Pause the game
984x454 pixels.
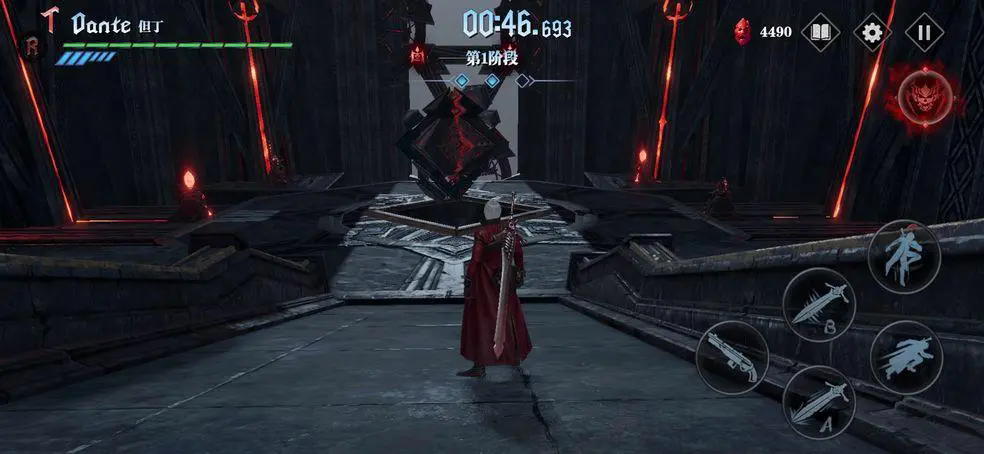click(924, 33)
